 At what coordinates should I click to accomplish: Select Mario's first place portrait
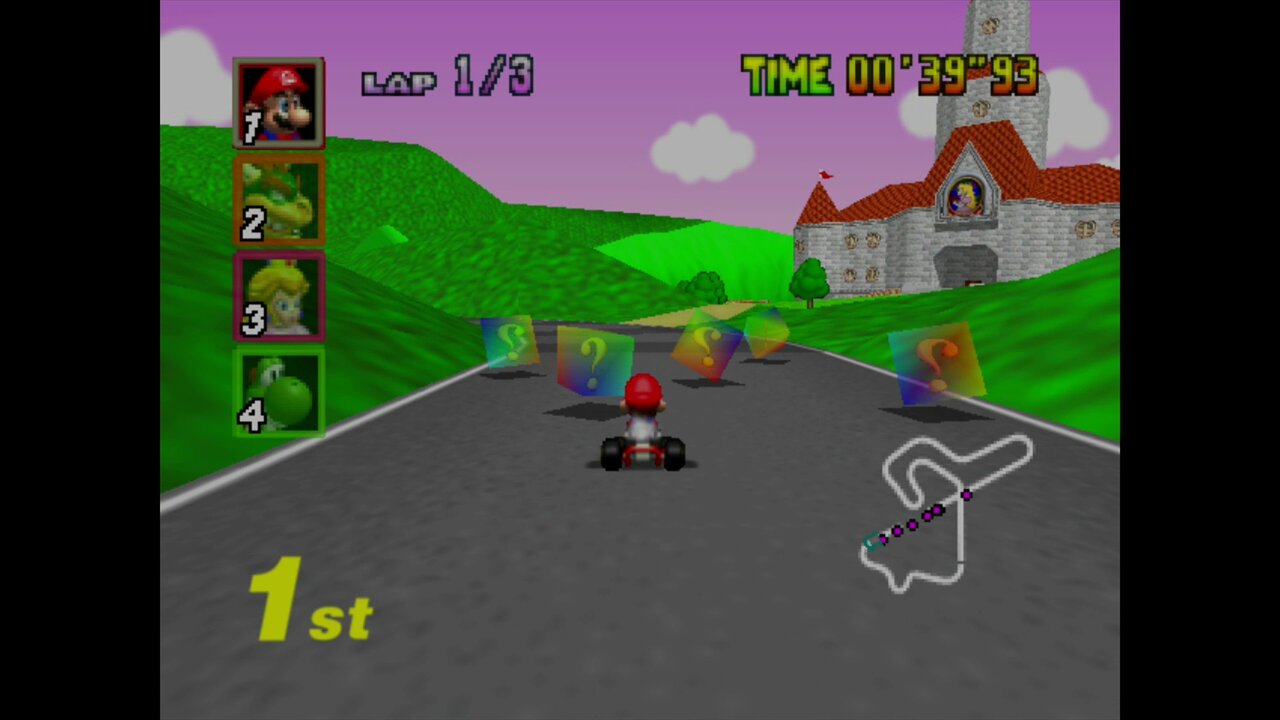pos(278,100)
